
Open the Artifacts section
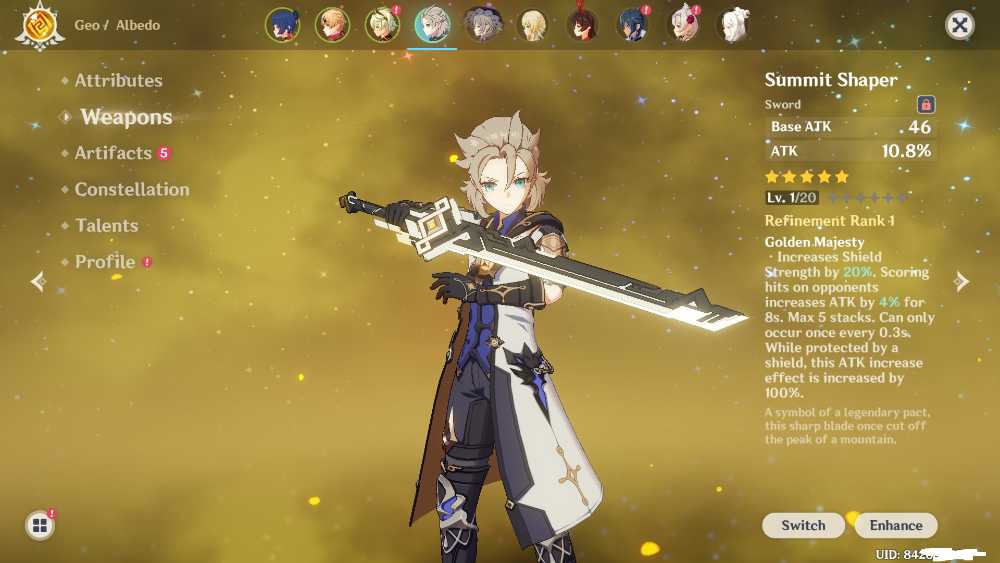click(x=113, y=153)
